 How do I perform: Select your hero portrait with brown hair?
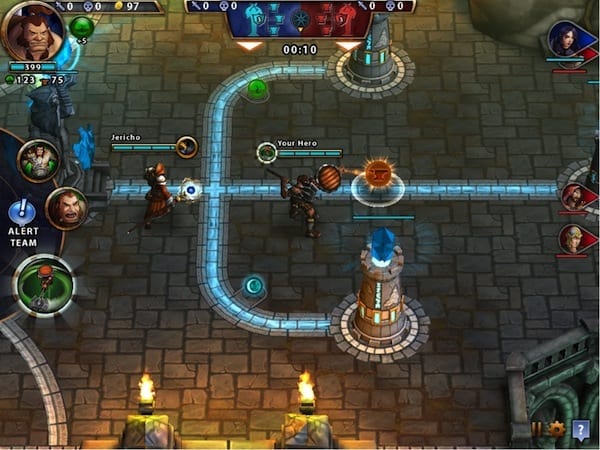coord(32,31)
